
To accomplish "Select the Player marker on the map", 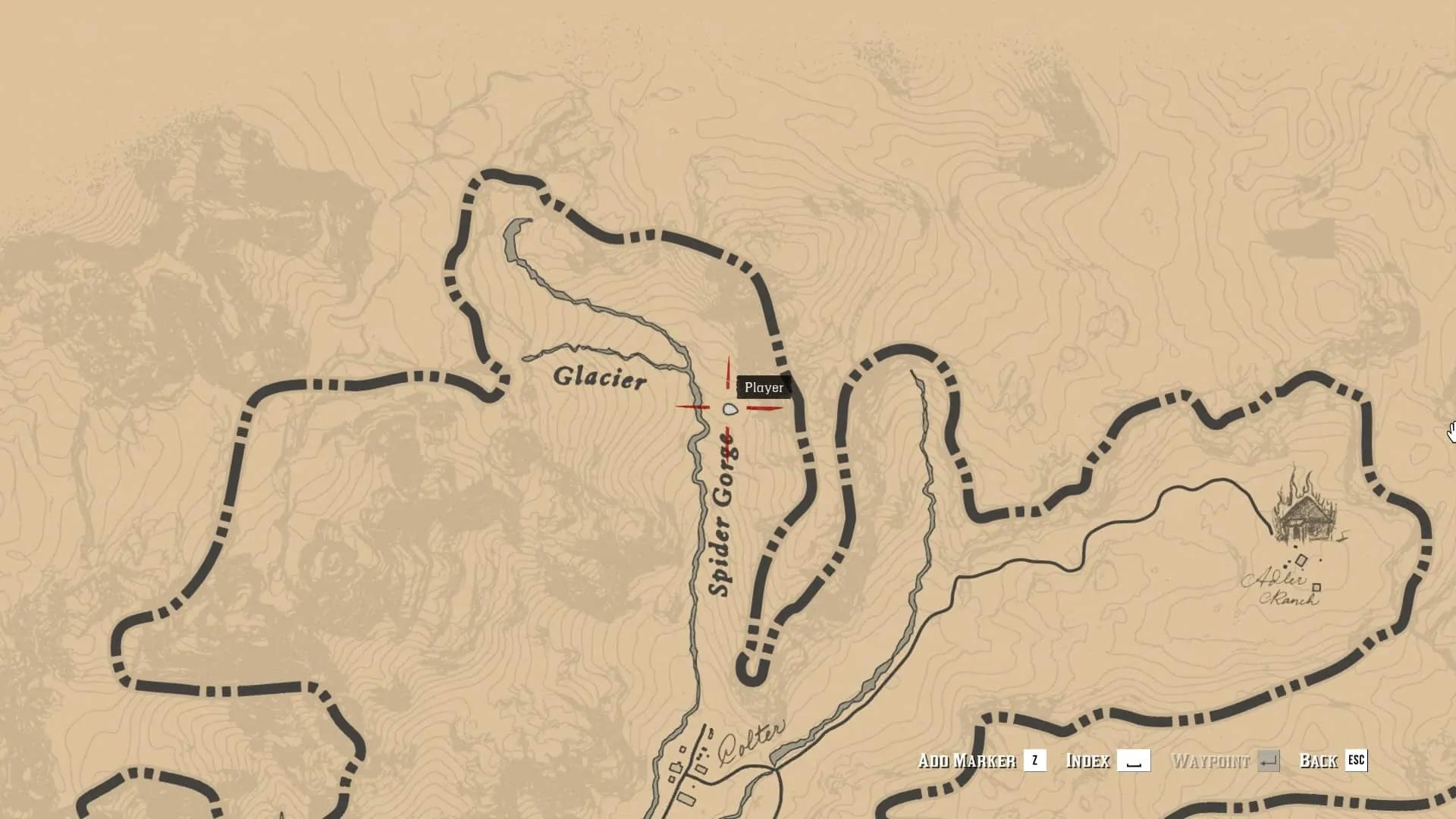I will click(x=730, y=409).
